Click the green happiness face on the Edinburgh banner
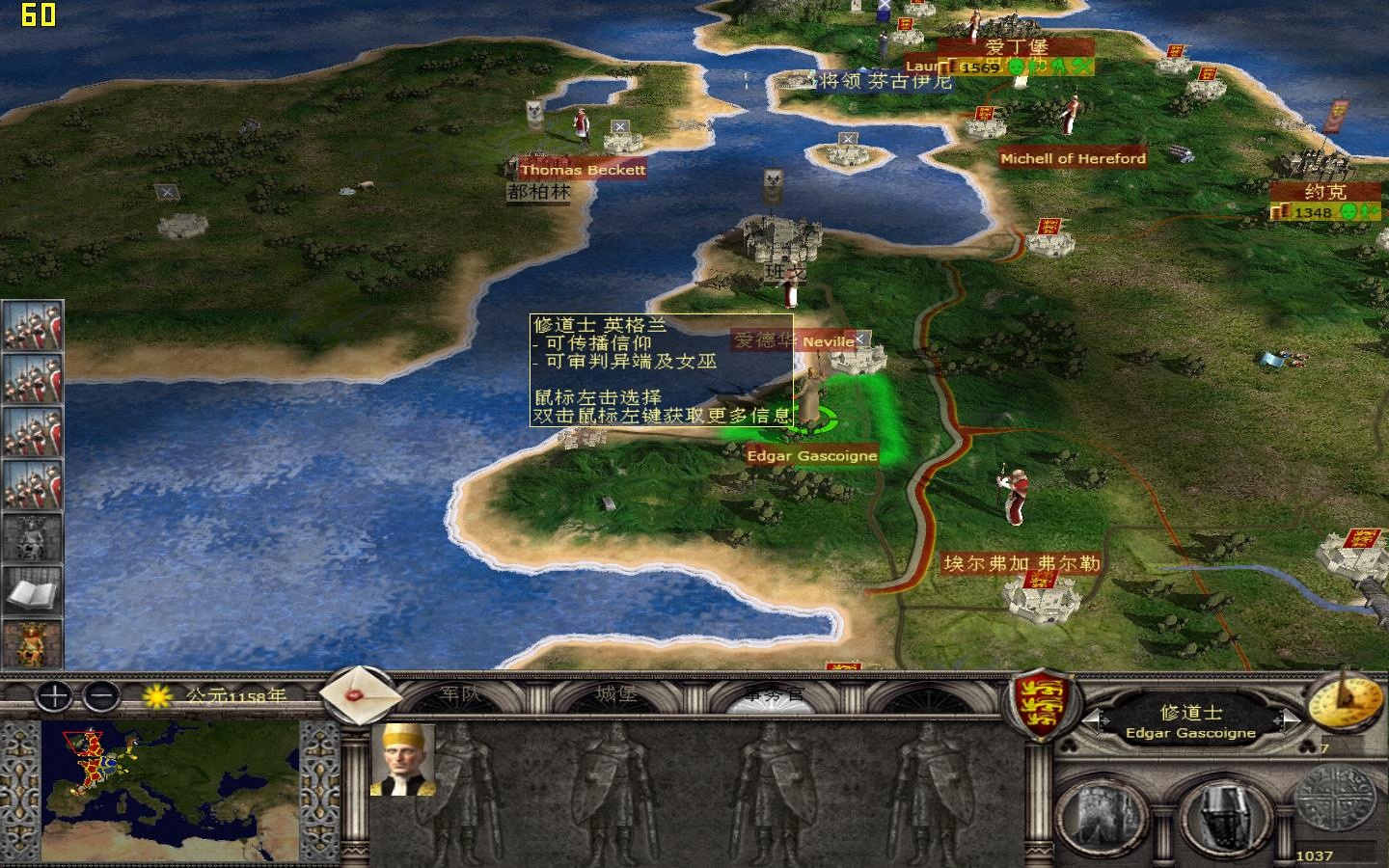This screenshot has width=1389, height=868. click(x=1018, y=65)
